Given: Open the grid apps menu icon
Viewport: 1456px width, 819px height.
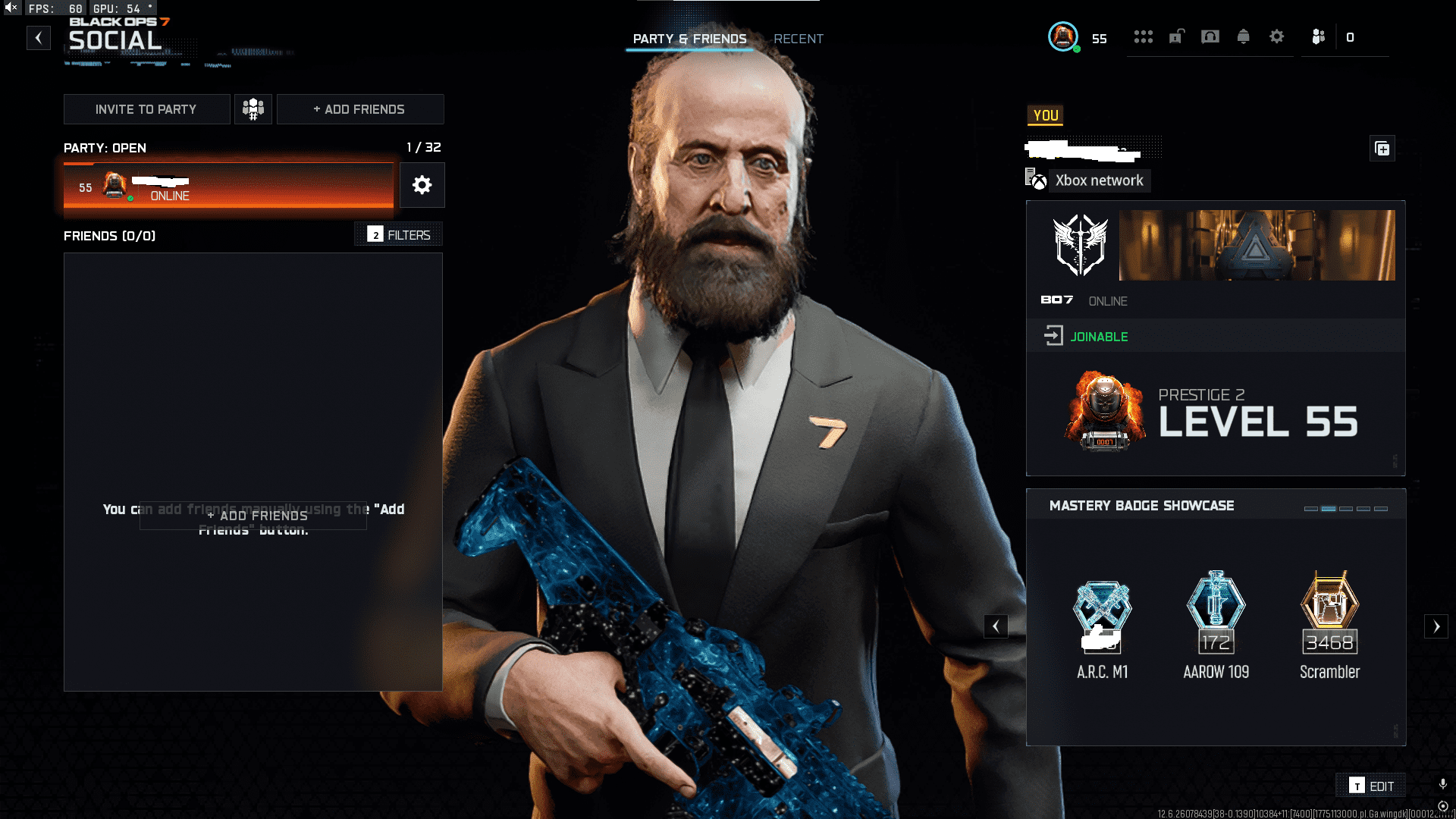Looking at the screenshot, I should 1144,36.
